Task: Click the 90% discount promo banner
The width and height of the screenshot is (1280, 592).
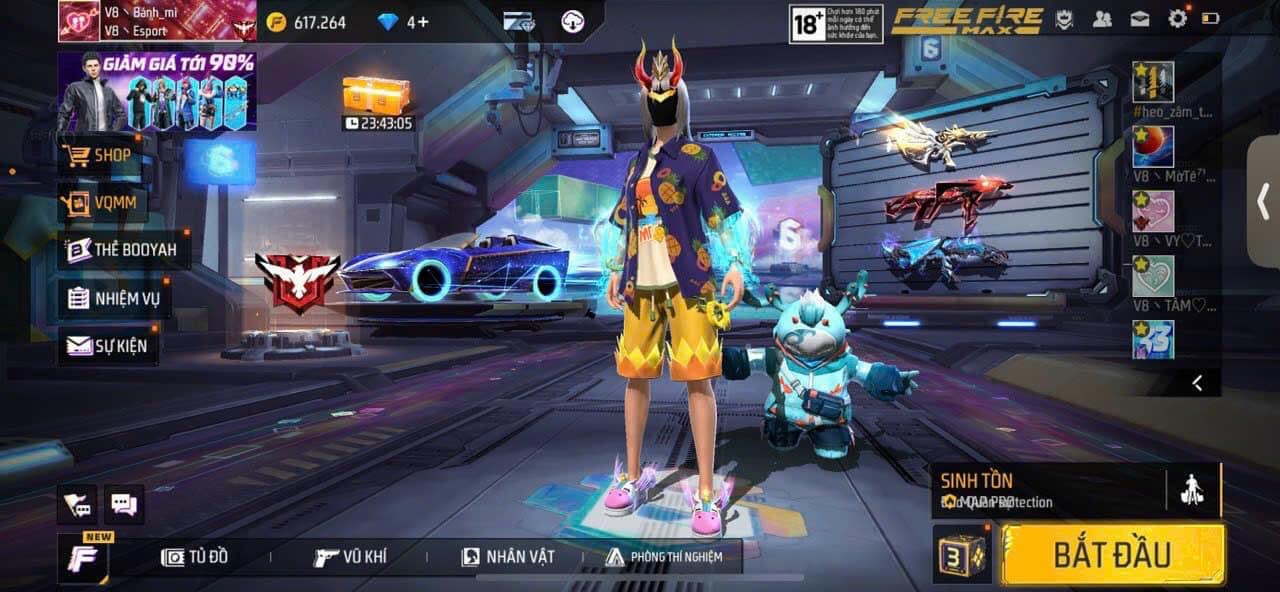Action: pyautogui.click(x=157, y=92)
